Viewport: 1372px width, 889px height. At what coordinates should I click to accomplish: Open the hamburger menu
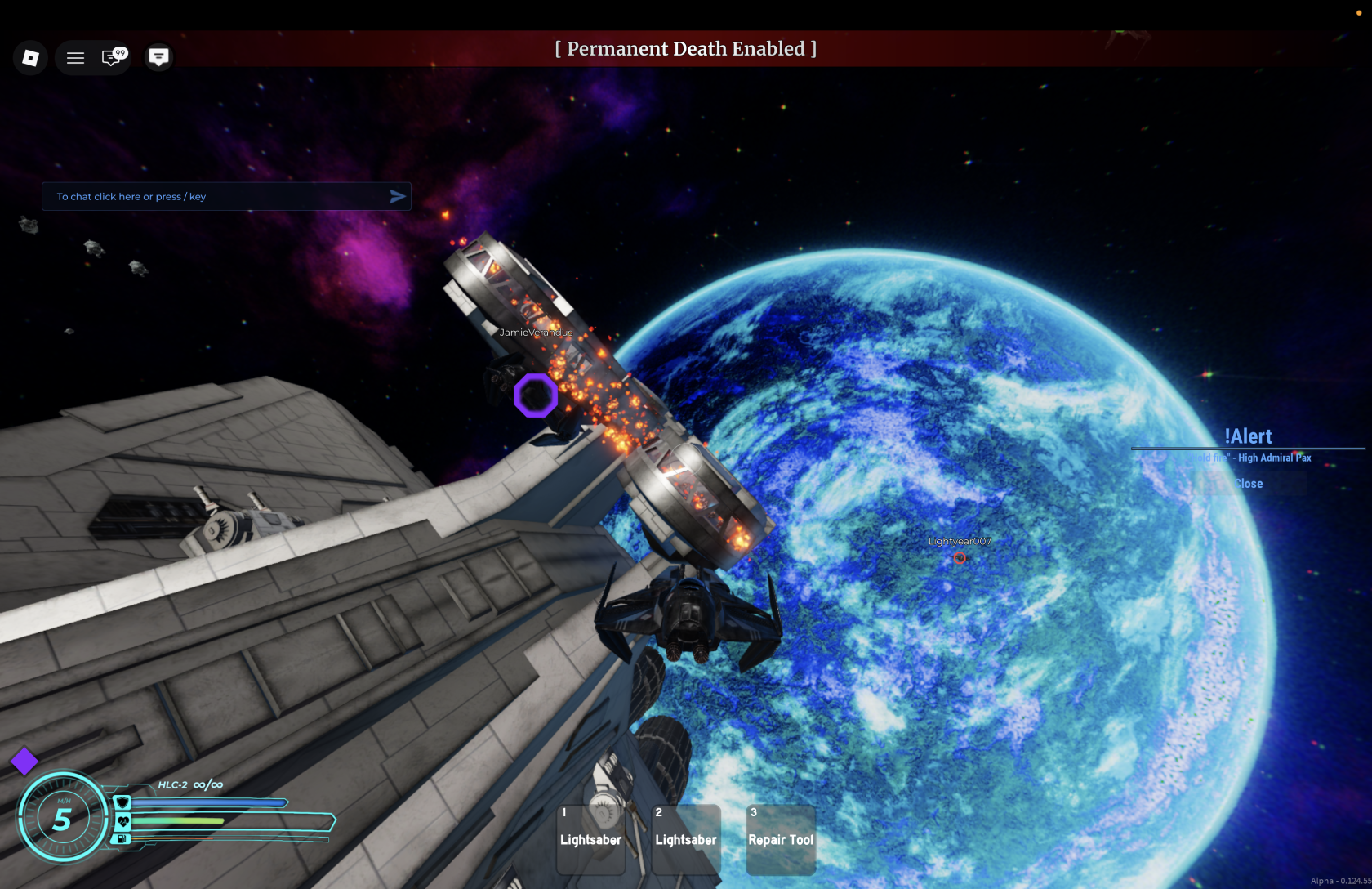pyautogui.click(x=75, y=58)
